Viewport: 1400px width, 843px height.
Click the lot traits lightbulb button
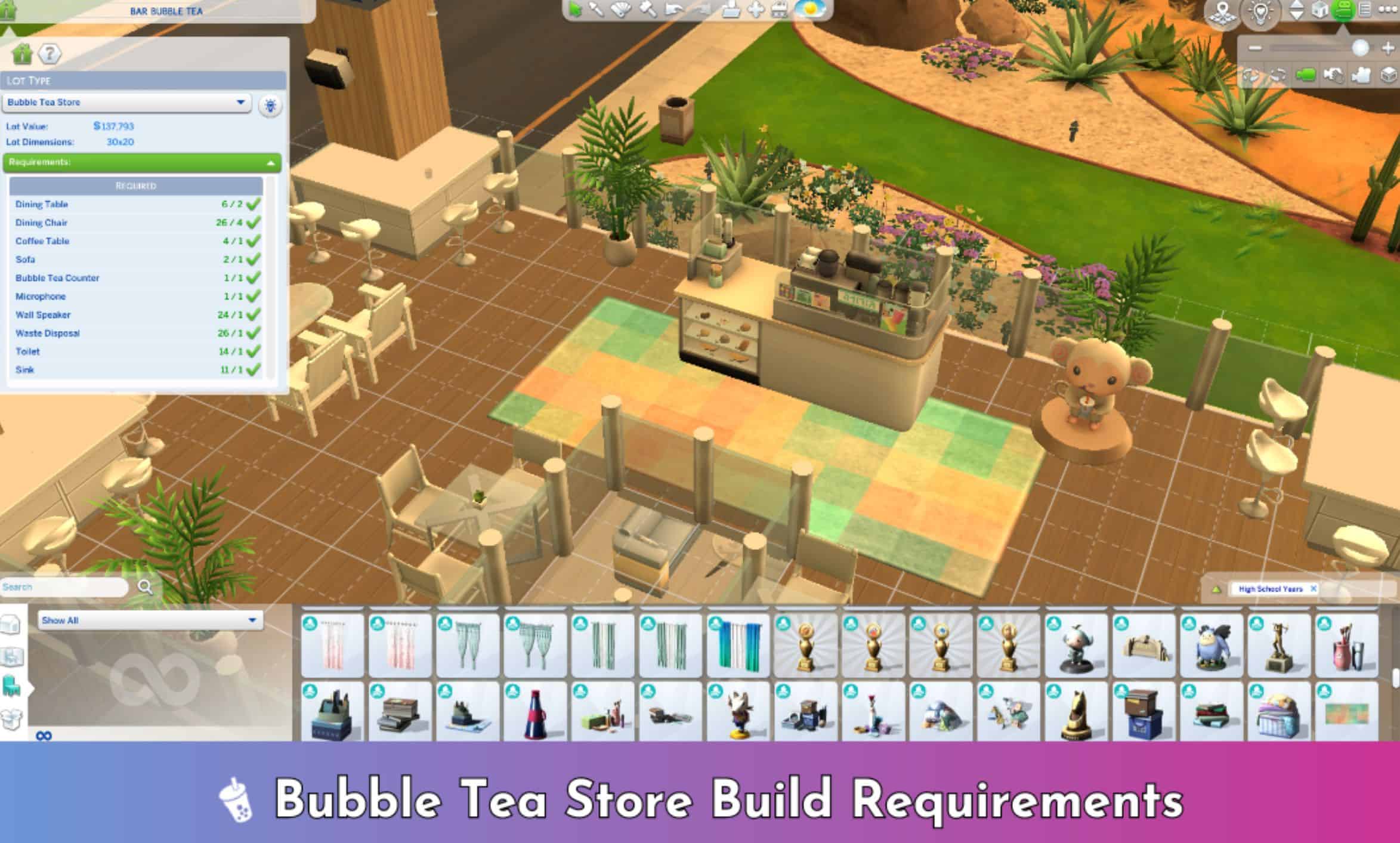point(270,106)
